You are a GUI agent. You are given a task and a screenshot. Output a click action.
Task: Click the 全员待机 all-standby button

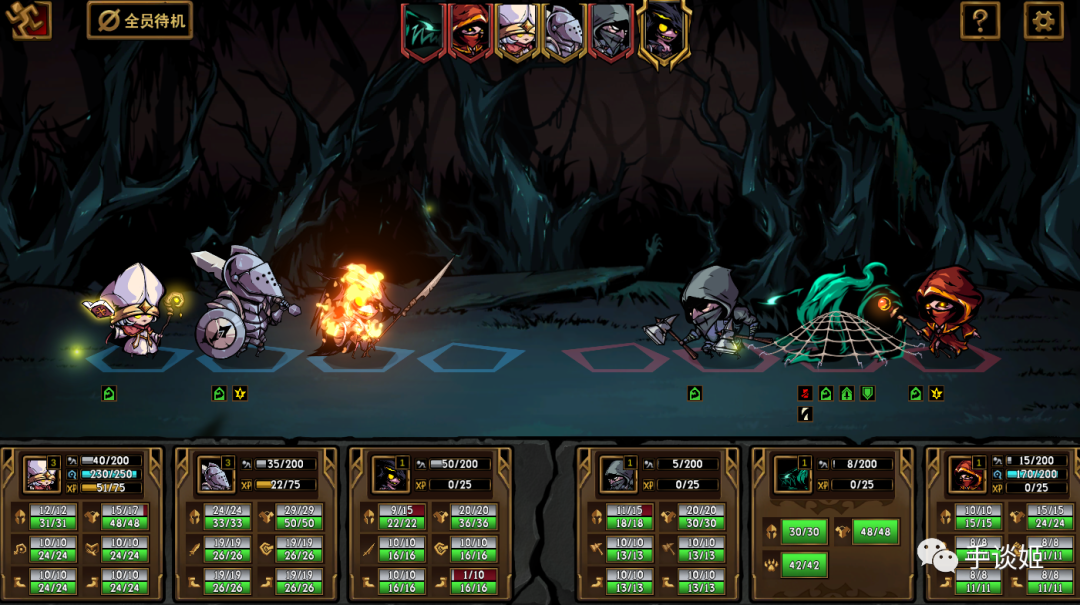pos(140,20)
